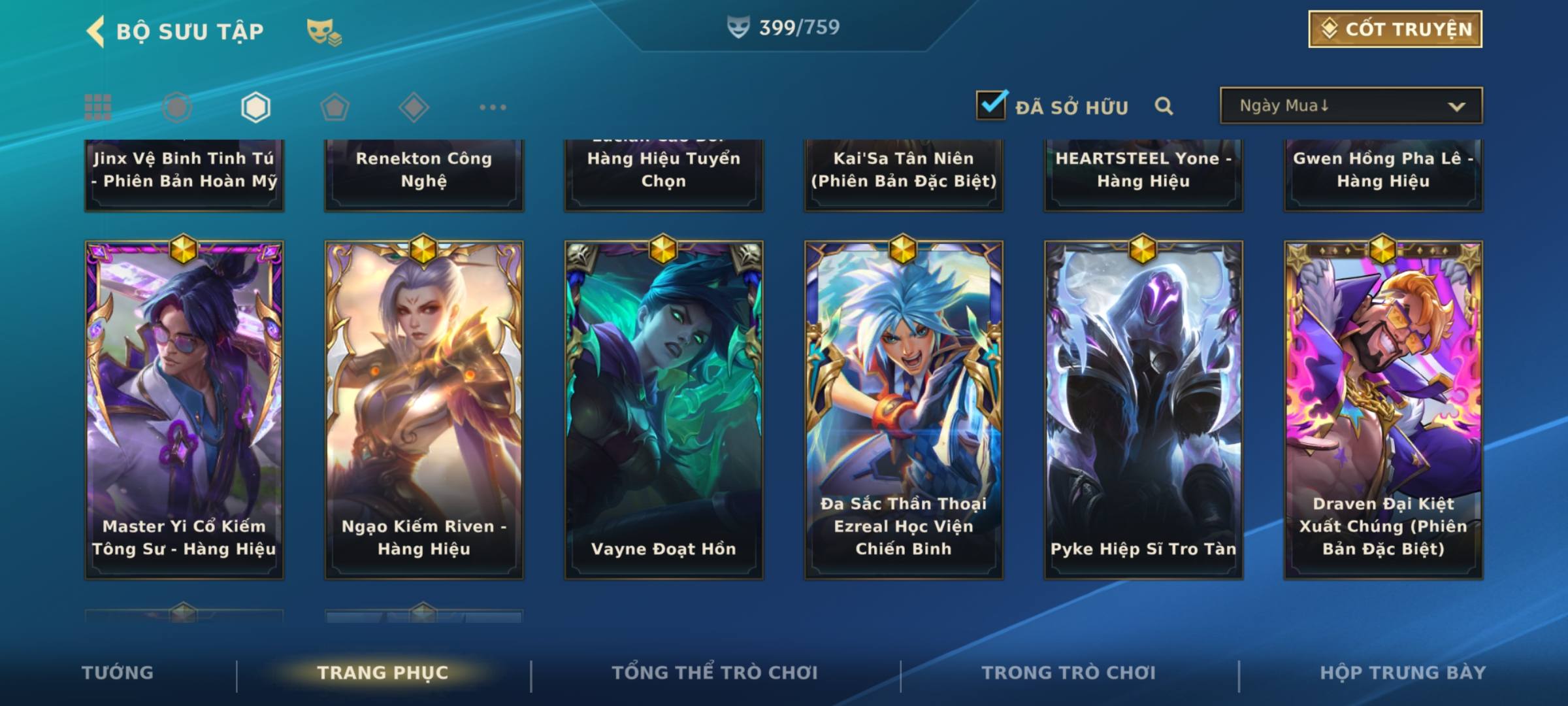
Task: Choose the diamond rarity filter
Action: 414,107
